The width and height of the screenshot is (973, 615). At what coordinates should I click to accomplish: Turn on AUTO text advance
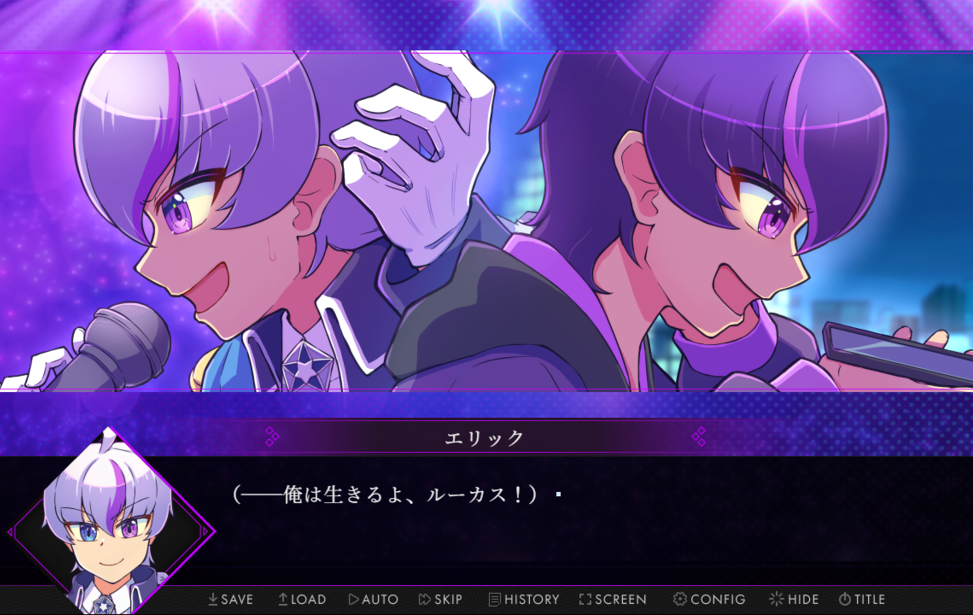pos(373,599)
